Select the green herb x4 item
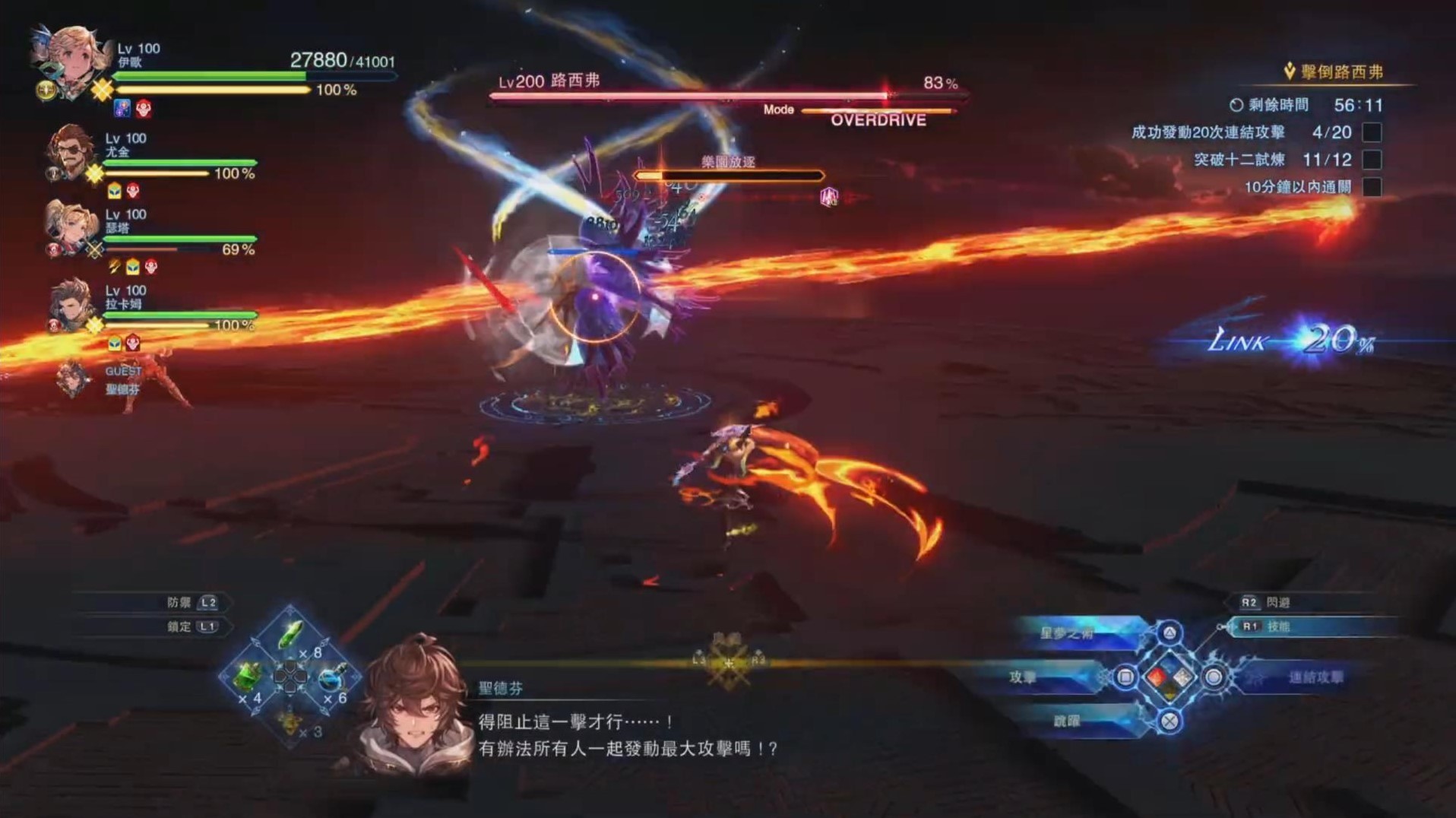This screenshot has height=818, width=1456. click(246, 678)
